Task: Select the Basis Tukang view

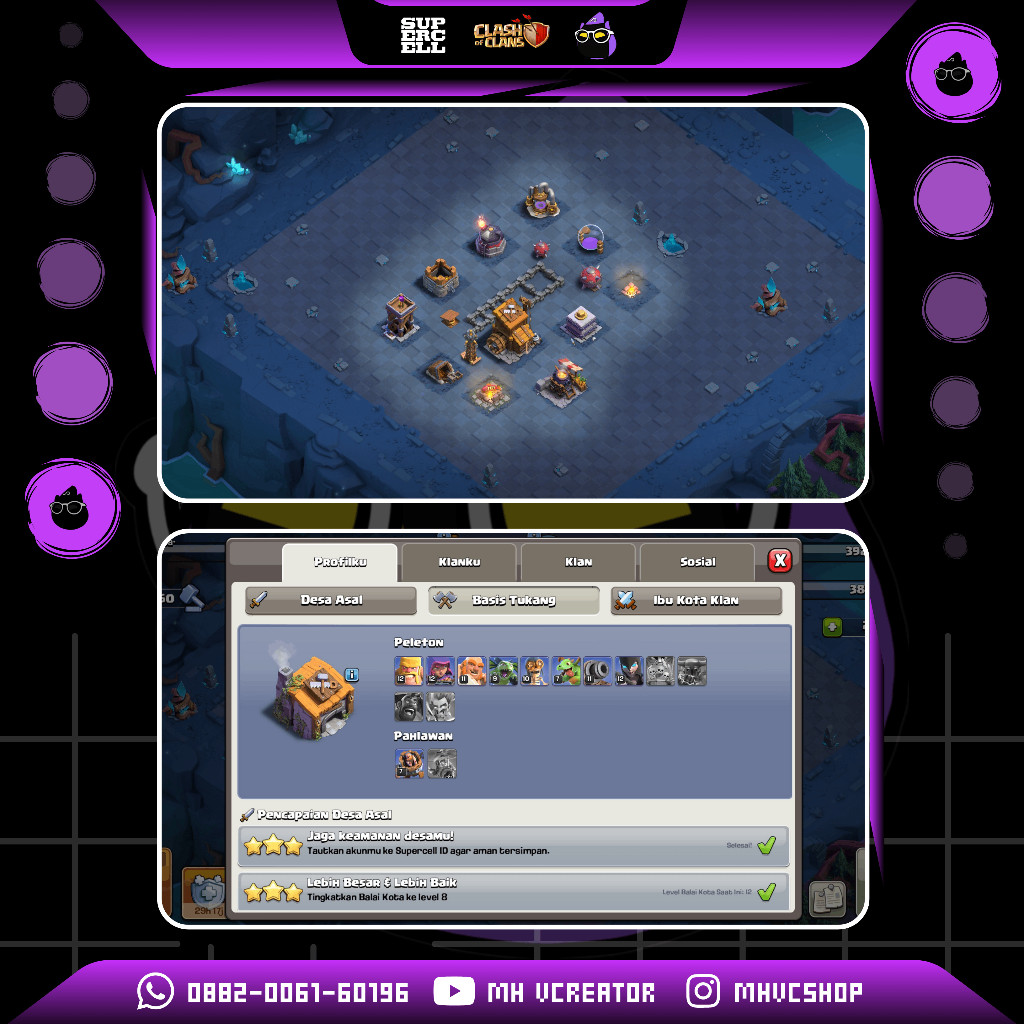Action: (x=514, y=601)
